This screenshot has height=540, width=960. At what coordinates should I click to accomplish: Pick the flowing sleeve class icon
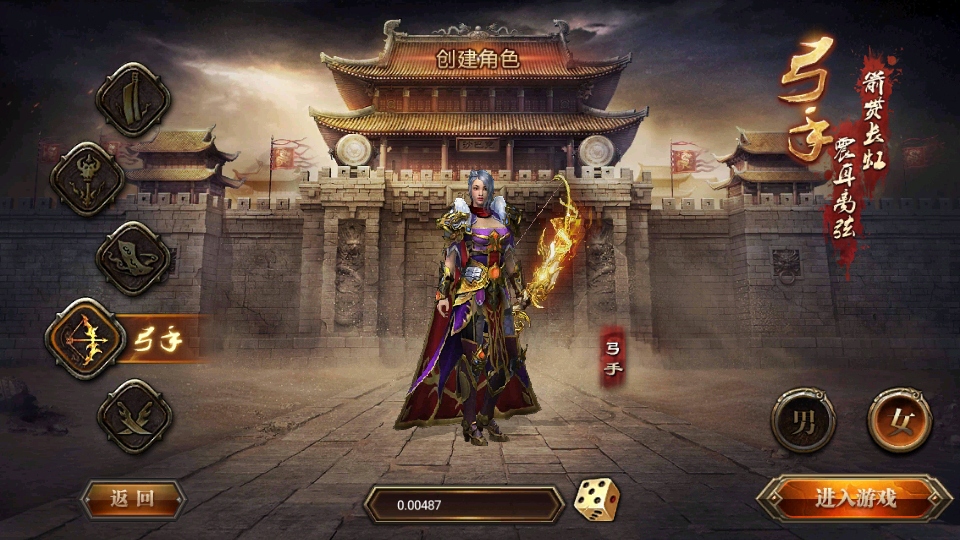pyautogui.click(x=133, y=258)
